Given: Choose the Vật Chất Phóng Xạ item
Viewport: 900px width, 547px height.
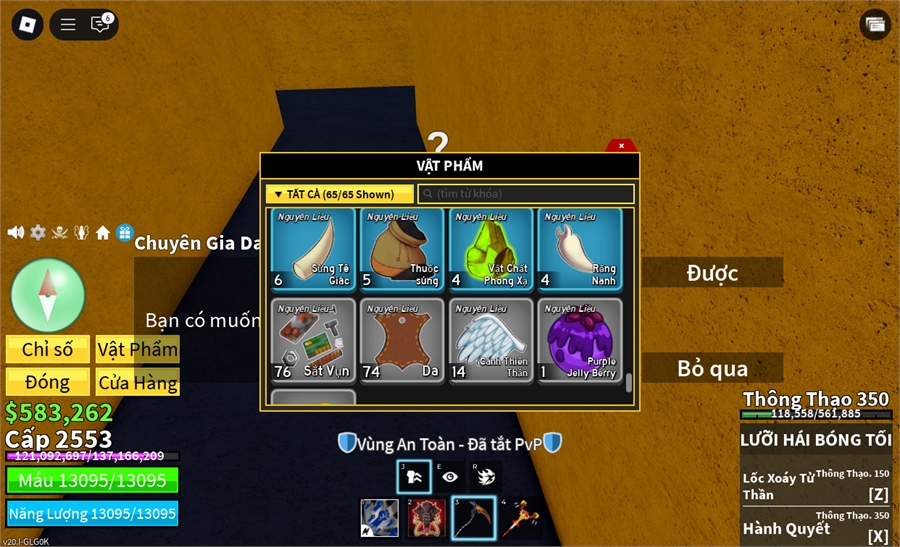Looking at the screenshot, I should 491,249.
